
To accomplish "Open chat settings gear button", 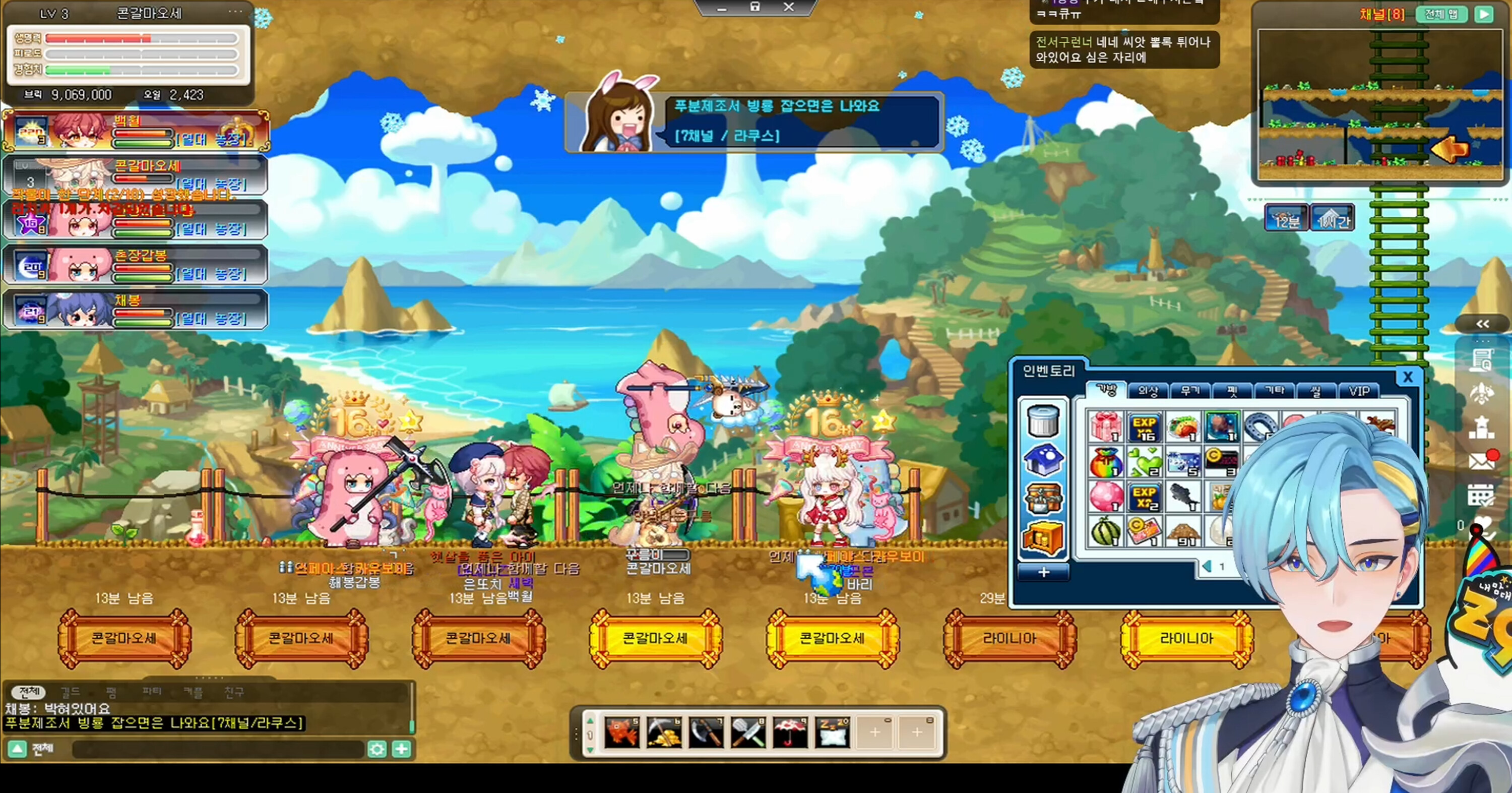I will 377,749.
